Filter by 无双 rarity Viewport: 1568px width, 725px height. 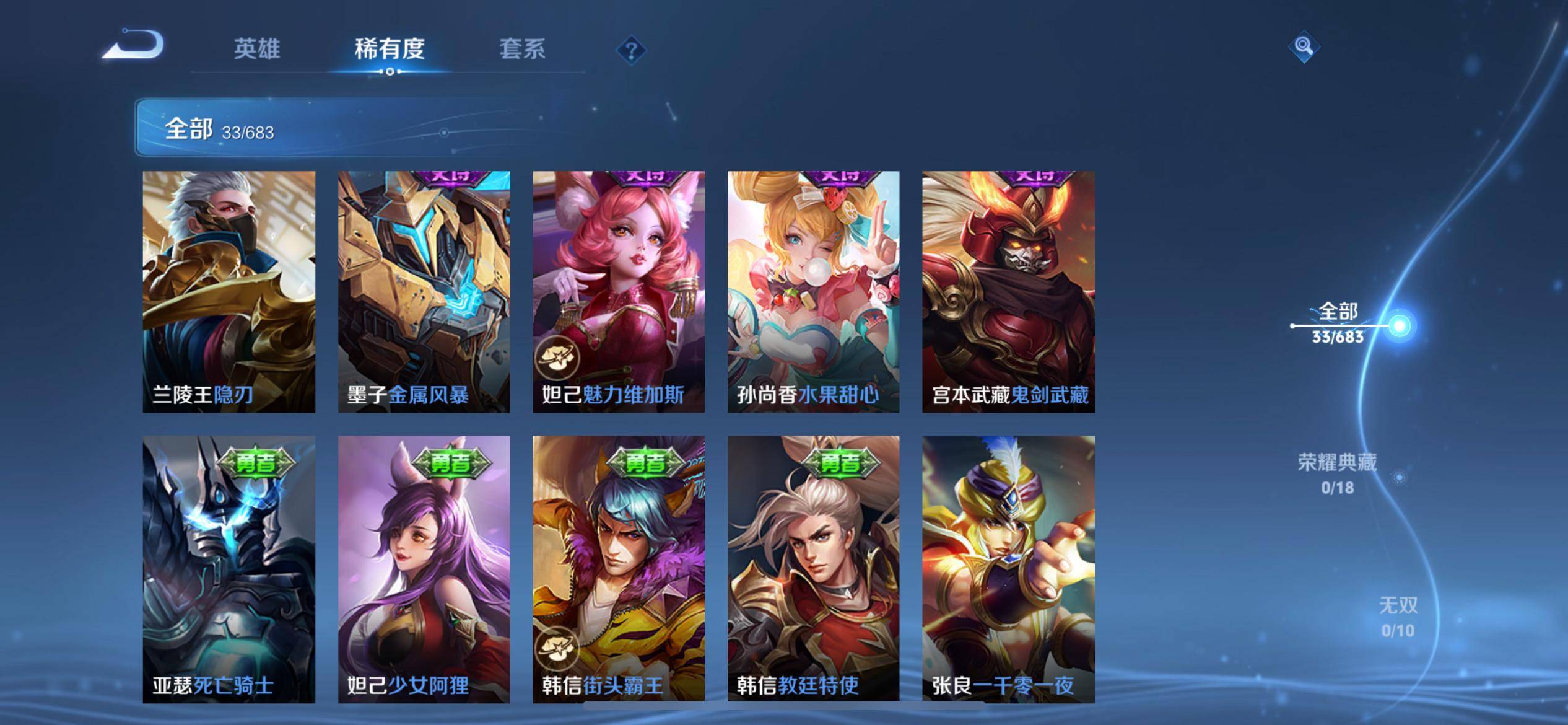(1398, 617)
